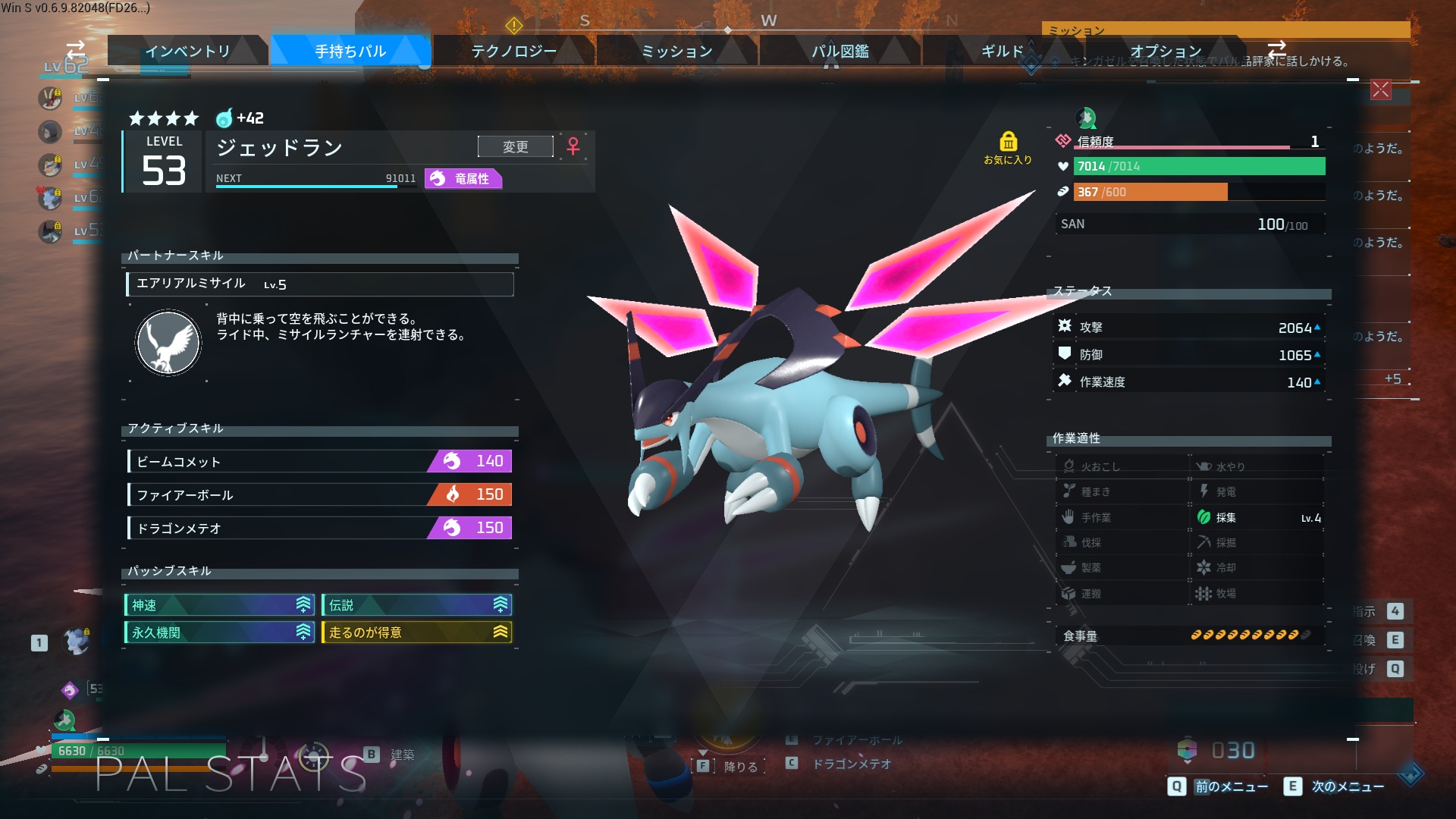Inspect the 神速 passive skill

click(219, 605)
